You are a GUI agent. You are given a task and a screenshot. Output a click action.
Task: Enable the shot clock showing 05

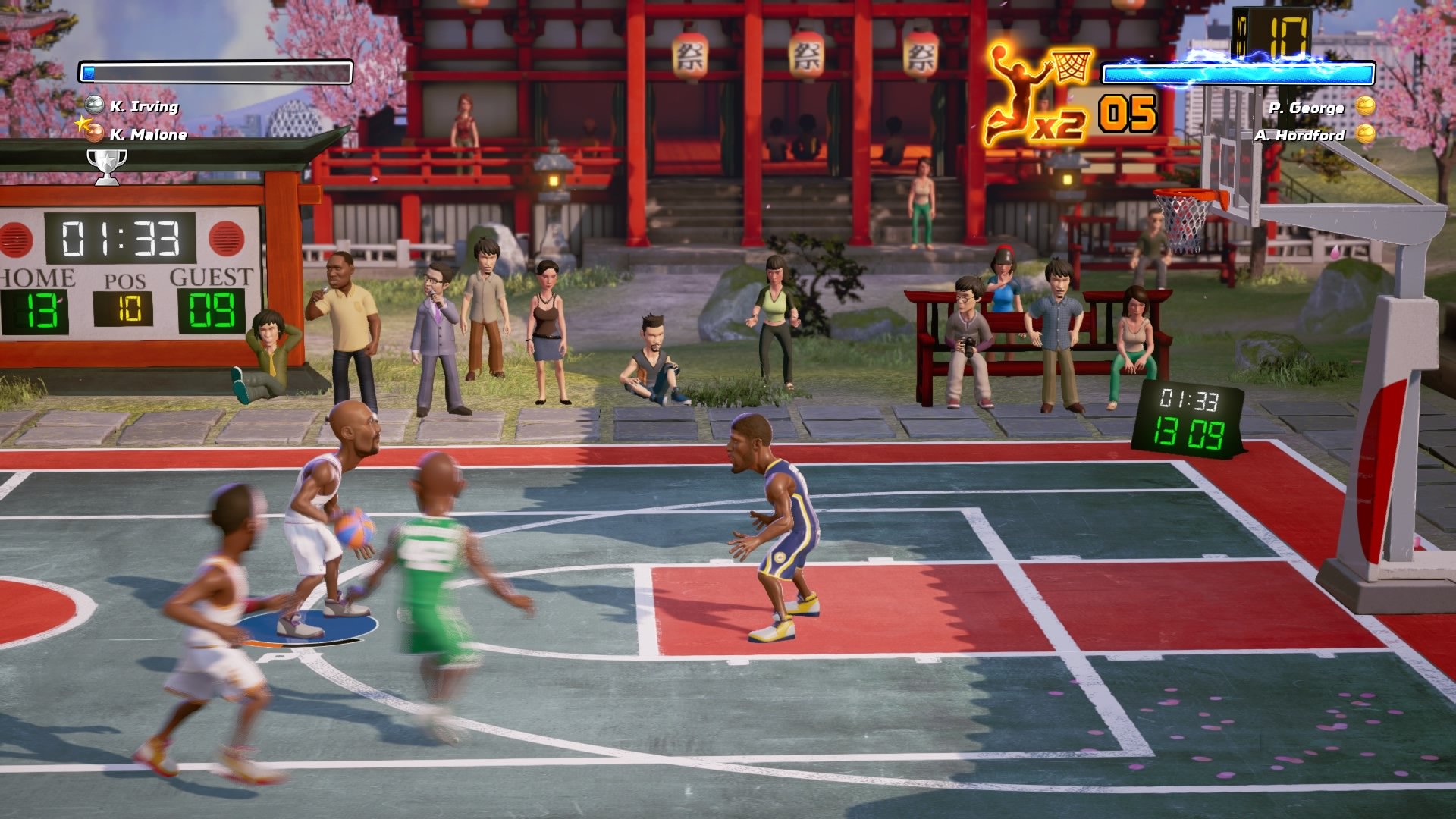[x=1128, y=112]
